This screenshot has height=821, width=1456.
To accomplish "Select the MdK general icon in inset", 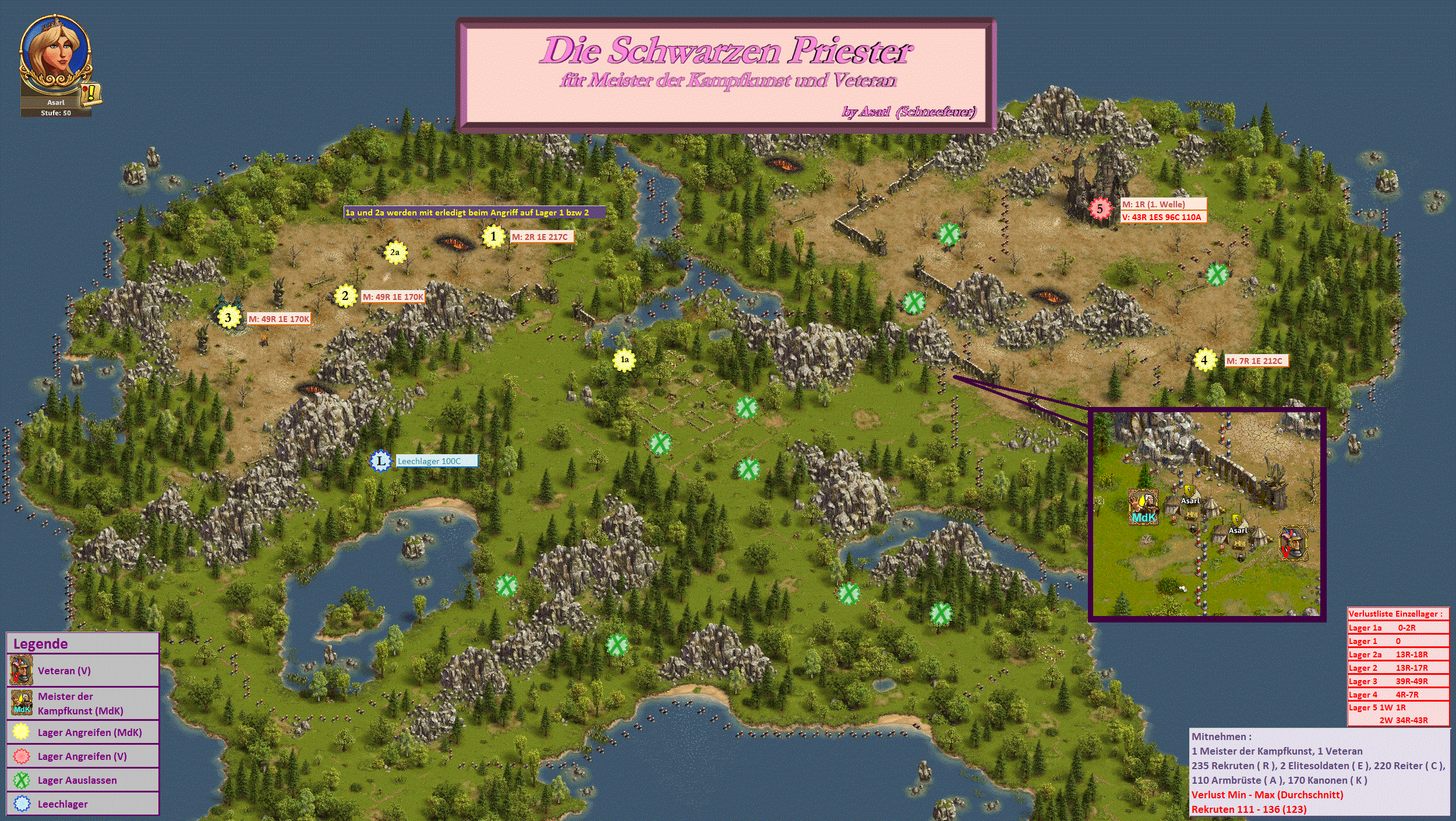I will 1143,507.
